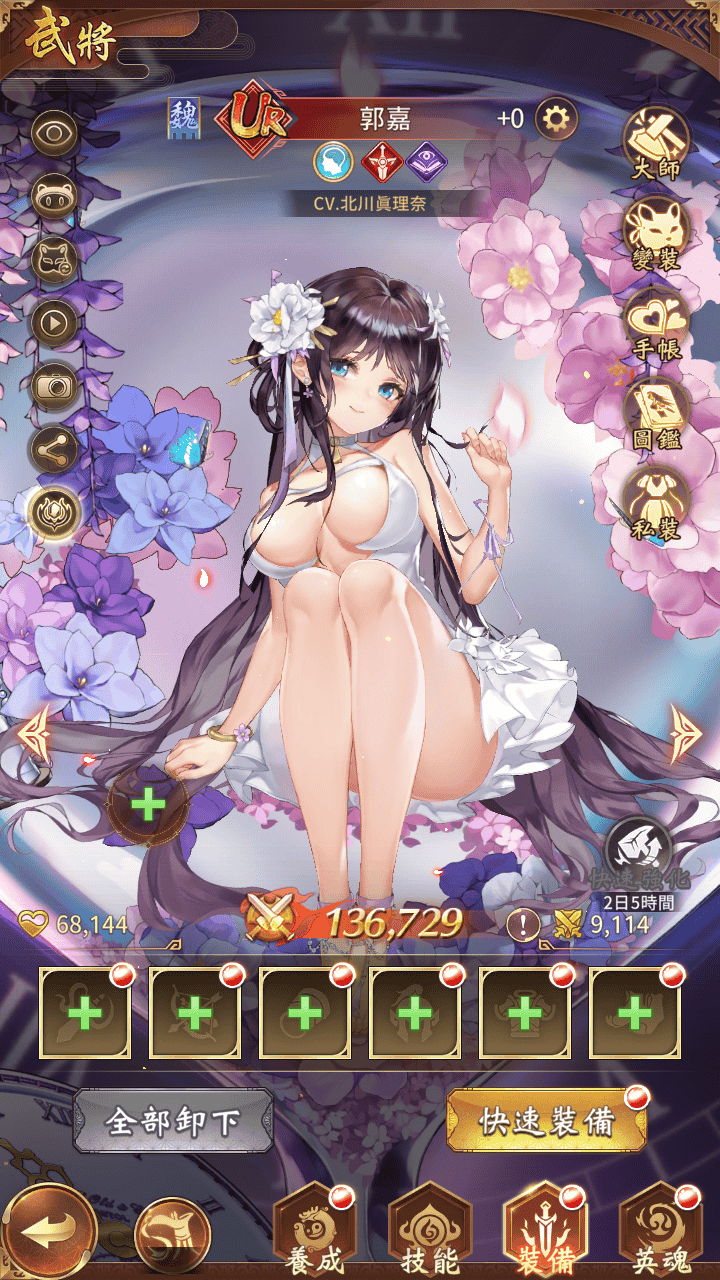
Task: Open the 大師 master menu
Action: (656, 143)
